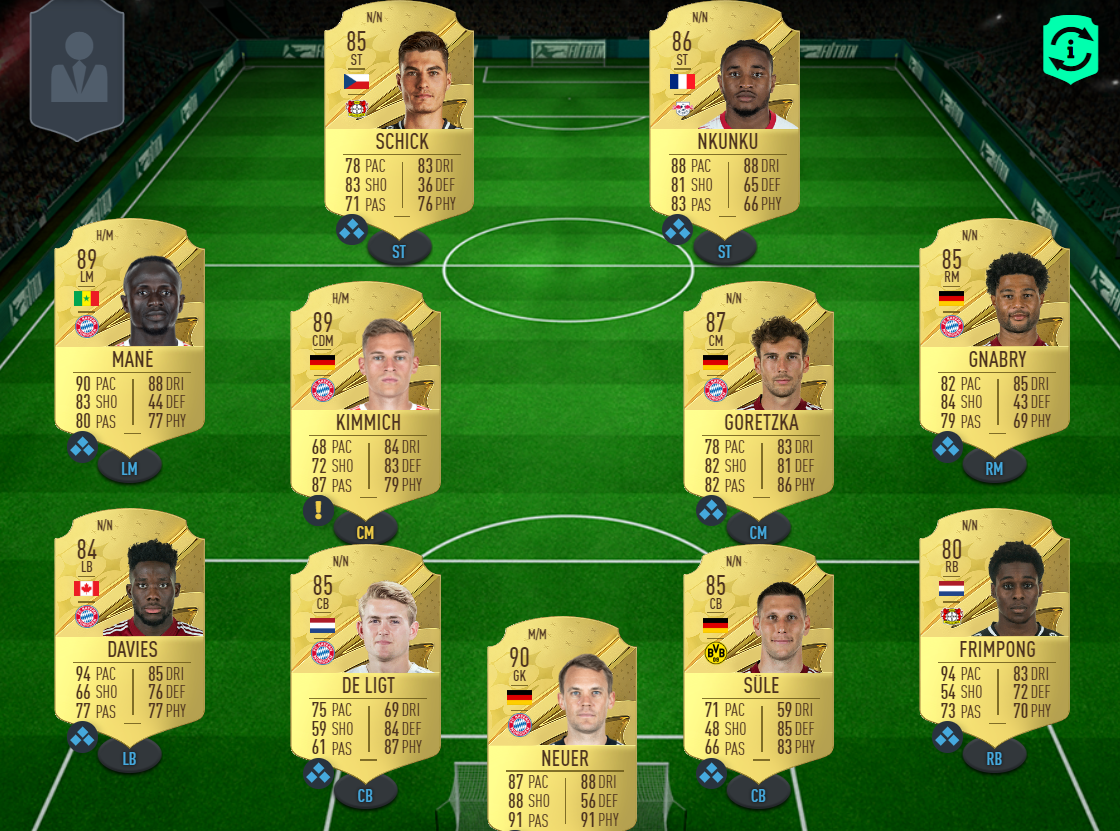Click the LB position badge under Davies
Image resolution: width=1120 pixels, height=831 pixels.
pyautogui.click(x=129, y=758)
